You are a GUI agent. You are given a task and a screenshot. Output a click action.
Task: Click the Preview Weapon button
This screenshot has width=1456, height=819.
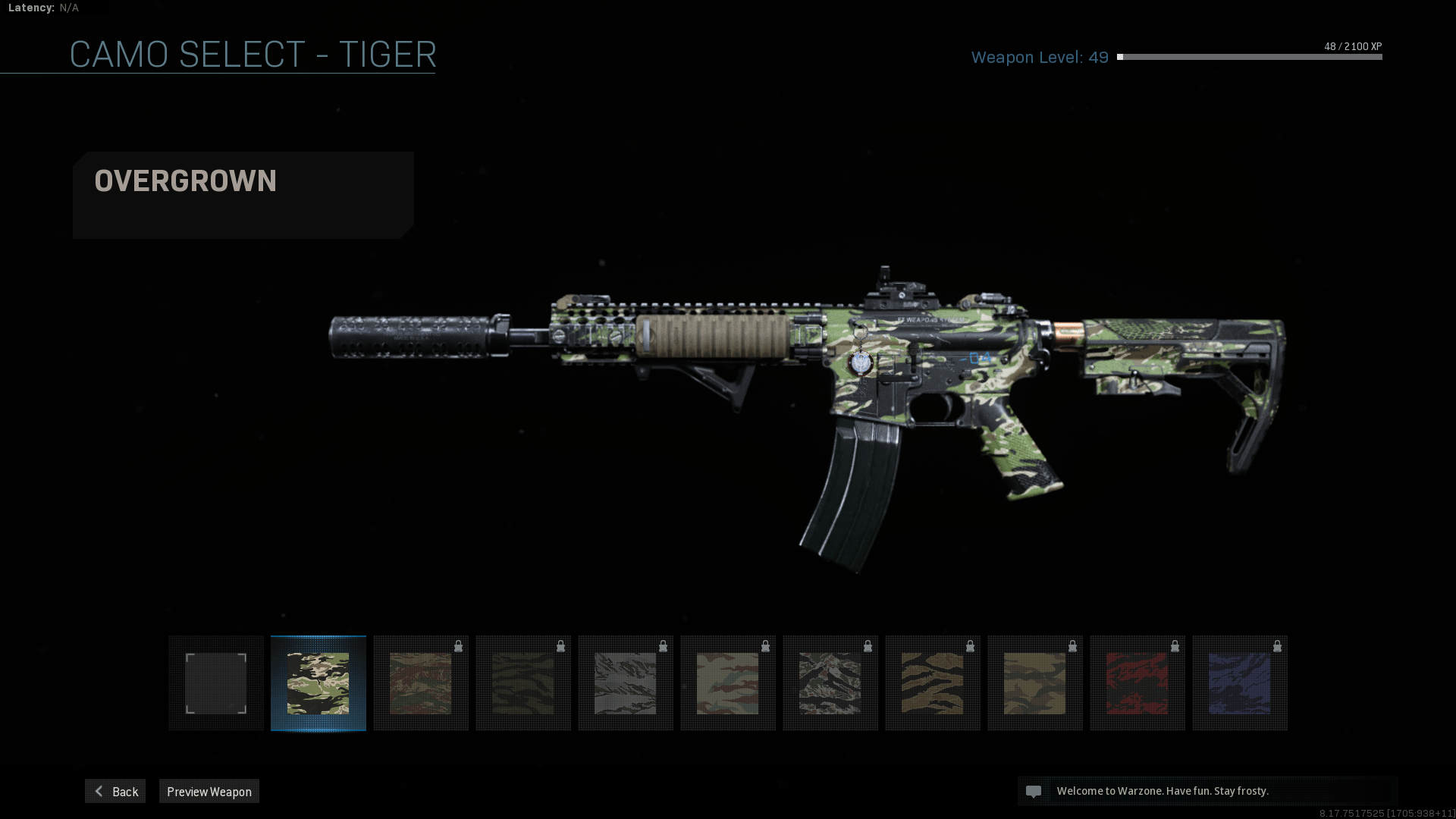click(209, 791)
